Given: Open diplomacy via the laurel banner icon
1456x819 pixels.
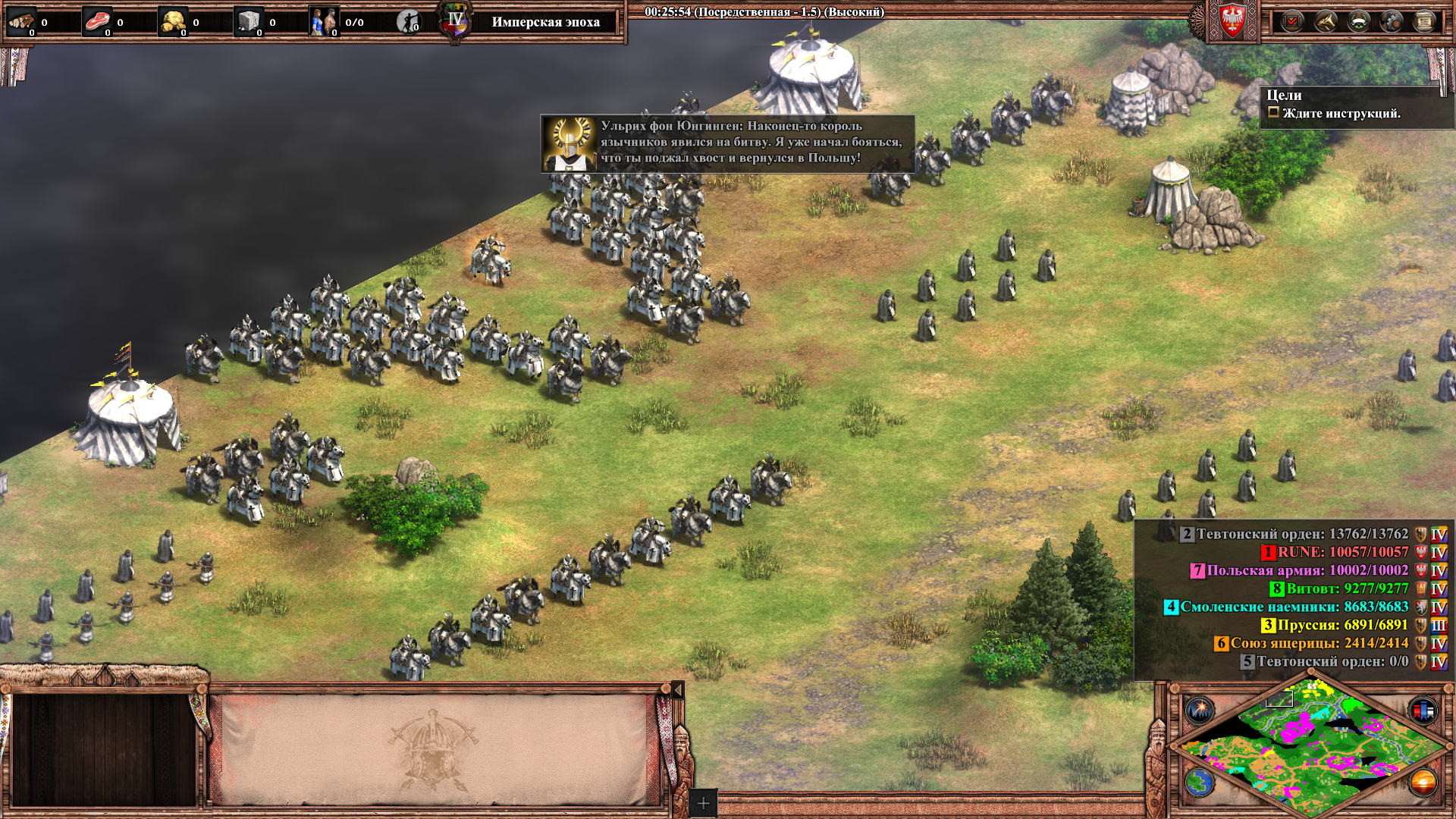Looking at the screenshot, I should click(1358, 21).
